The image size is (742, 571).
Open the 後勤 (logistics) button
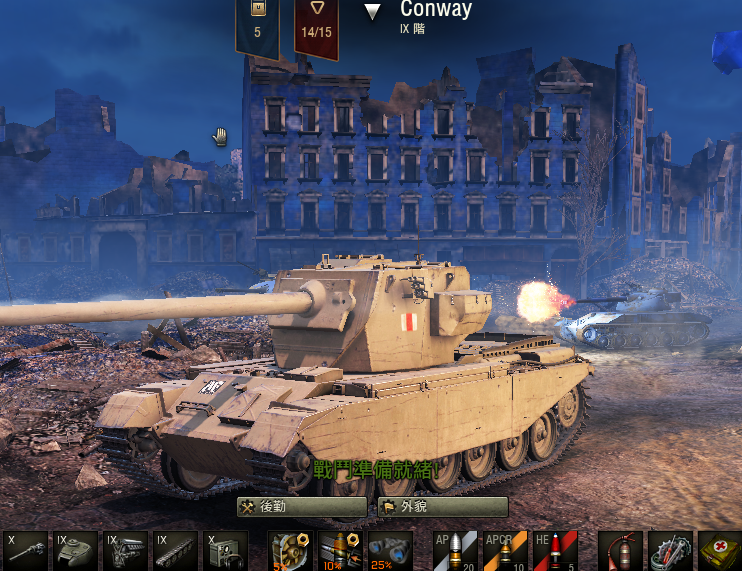coord(301,507)
